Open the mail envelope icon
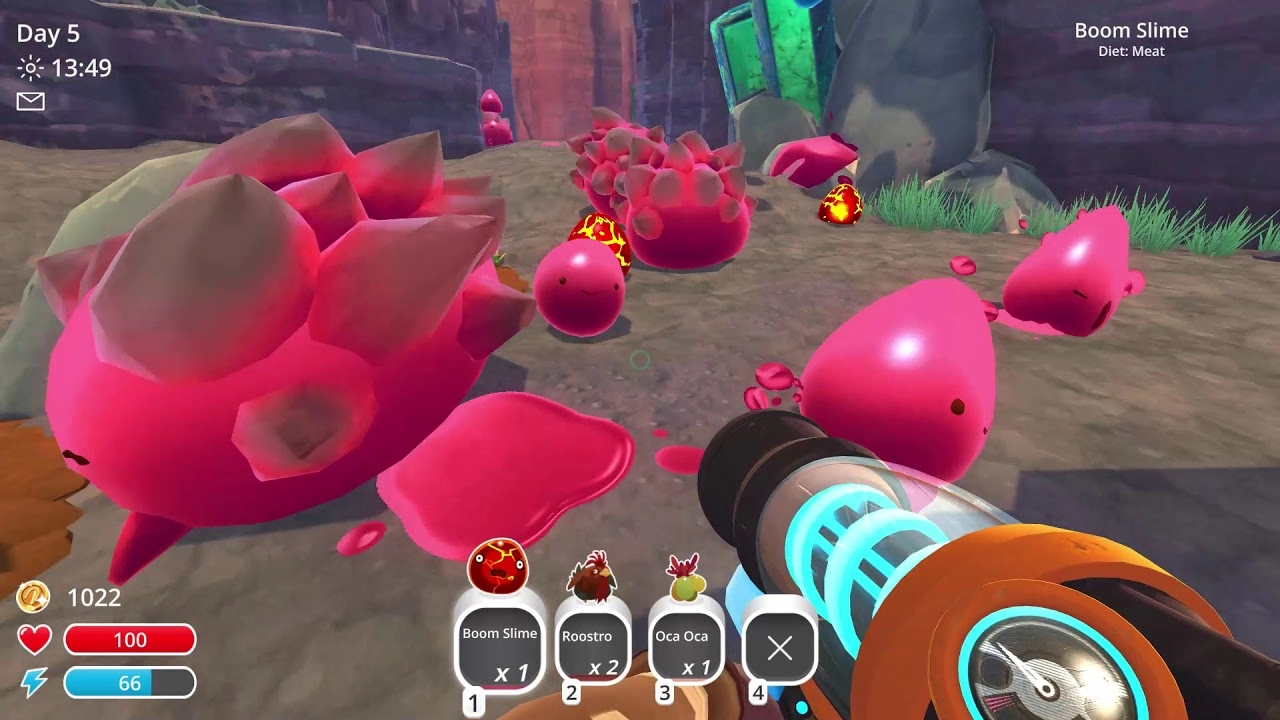 pyautogui.click(x=31, y=101)
